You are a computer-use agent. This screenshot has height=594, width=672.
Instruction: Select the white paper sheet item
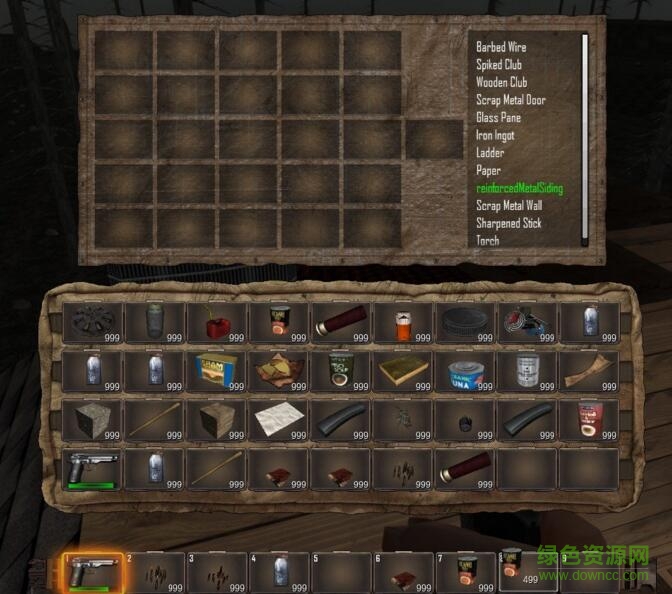277,418
